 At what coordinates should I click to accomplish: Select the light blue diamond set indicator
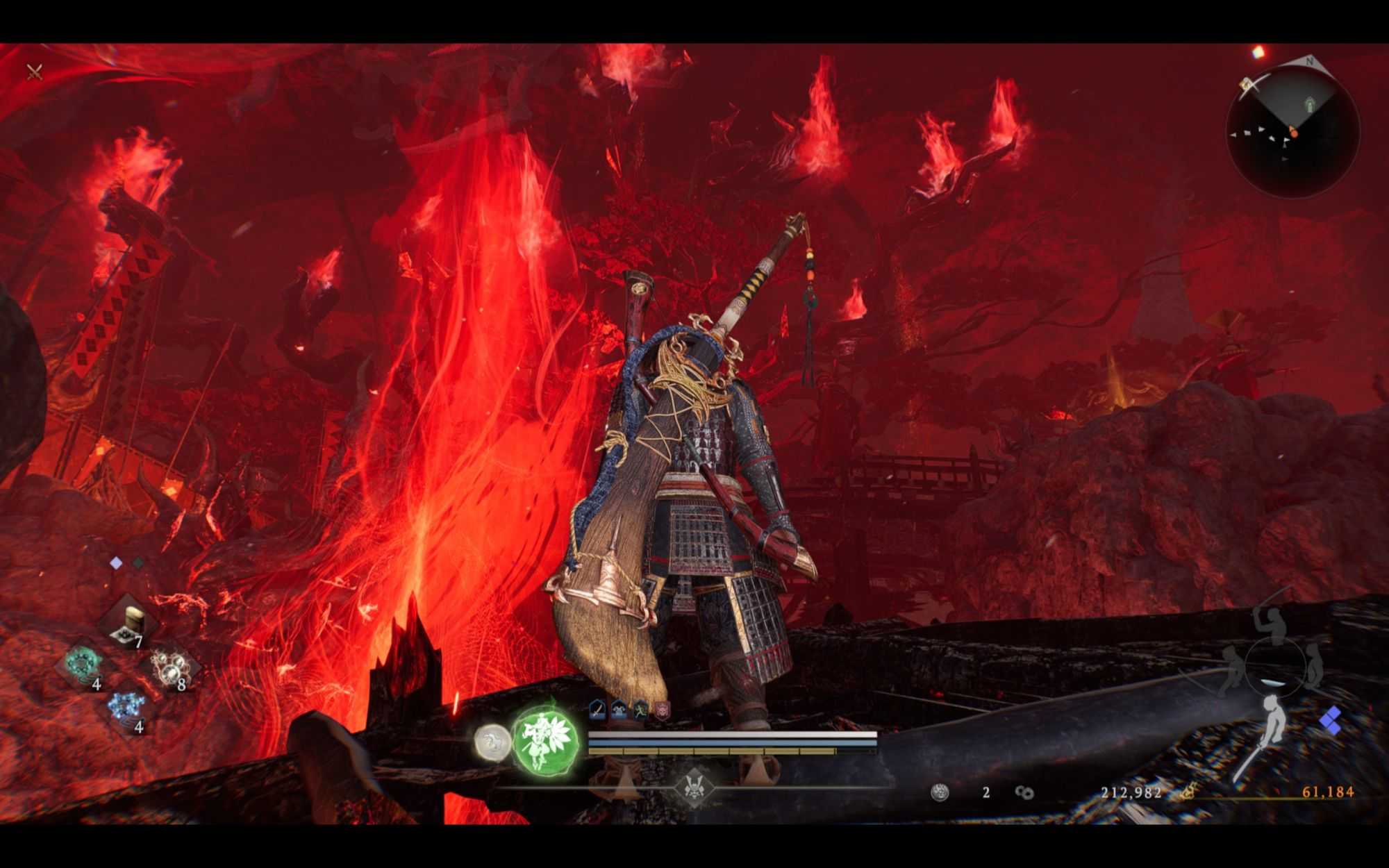[x=116, y=563]
